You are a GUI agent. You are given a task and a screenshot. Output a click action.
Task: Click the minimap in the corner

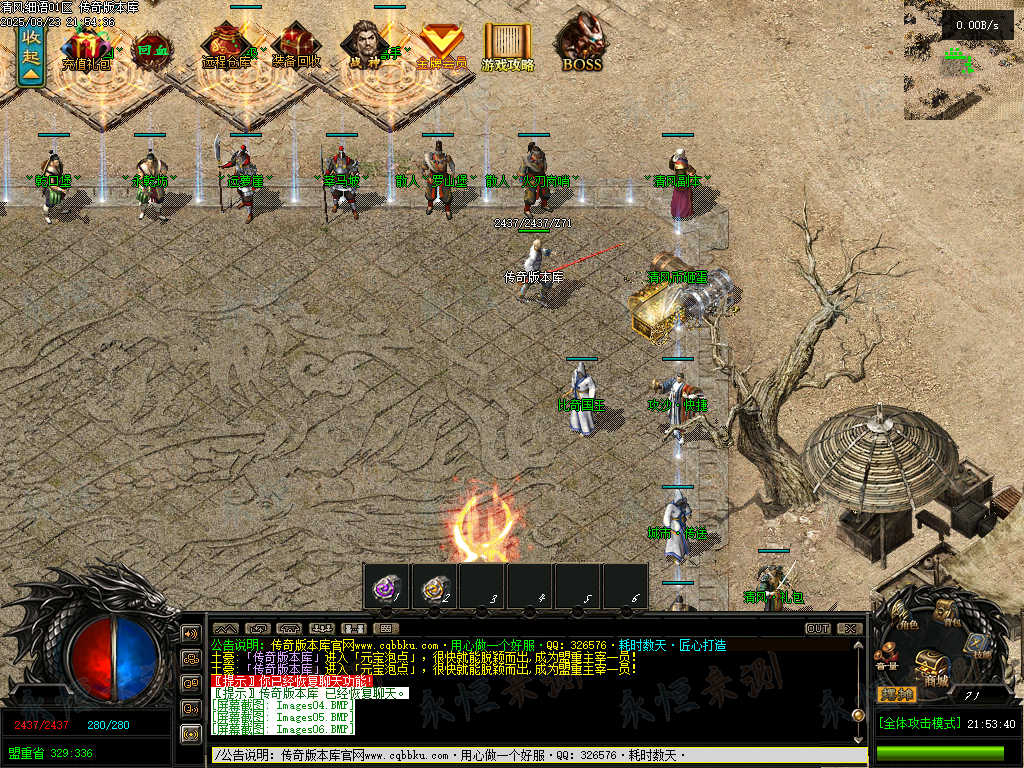tap(963, 60)
